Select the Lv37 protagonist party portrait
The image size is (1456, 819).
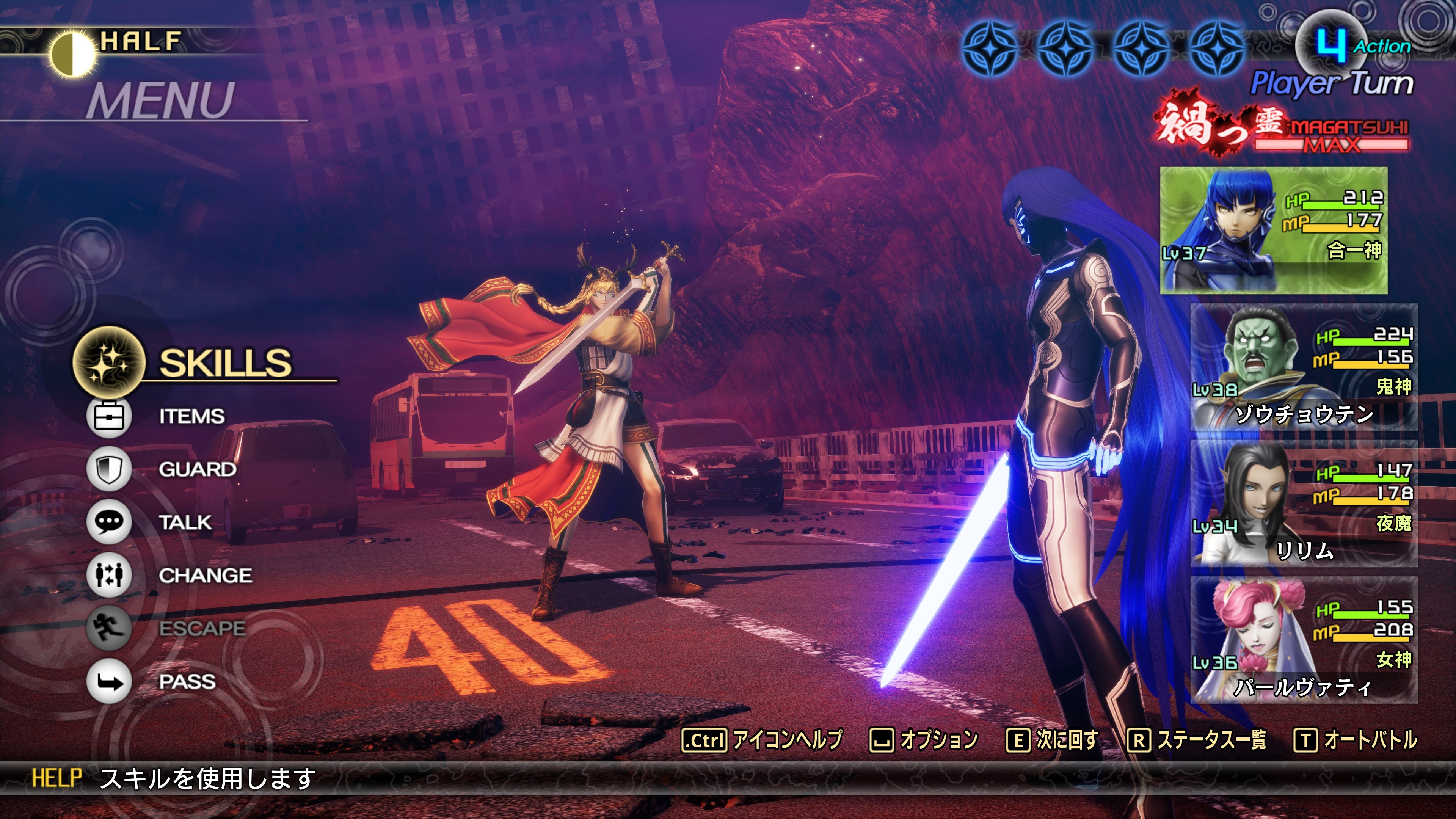coord(1273,230)
